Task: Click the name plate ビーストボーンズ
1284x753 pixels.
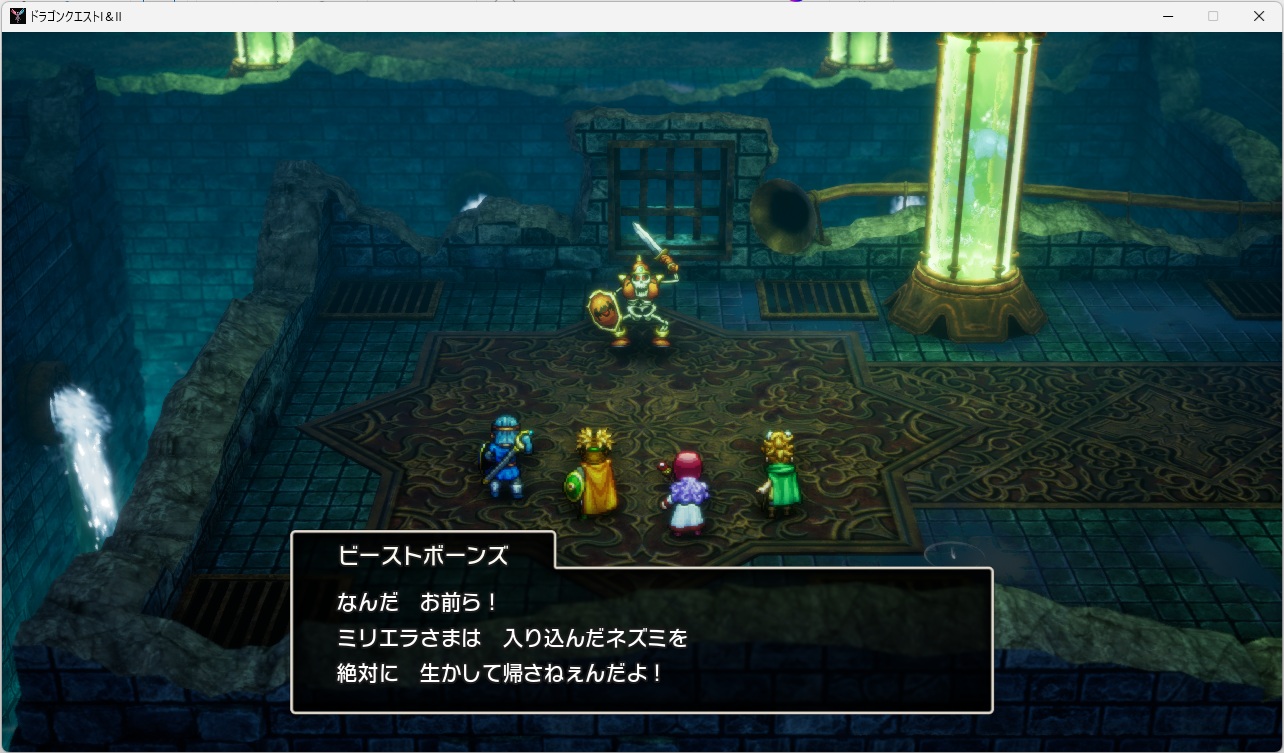Action: pyautogui.click(x=421, y=555)
